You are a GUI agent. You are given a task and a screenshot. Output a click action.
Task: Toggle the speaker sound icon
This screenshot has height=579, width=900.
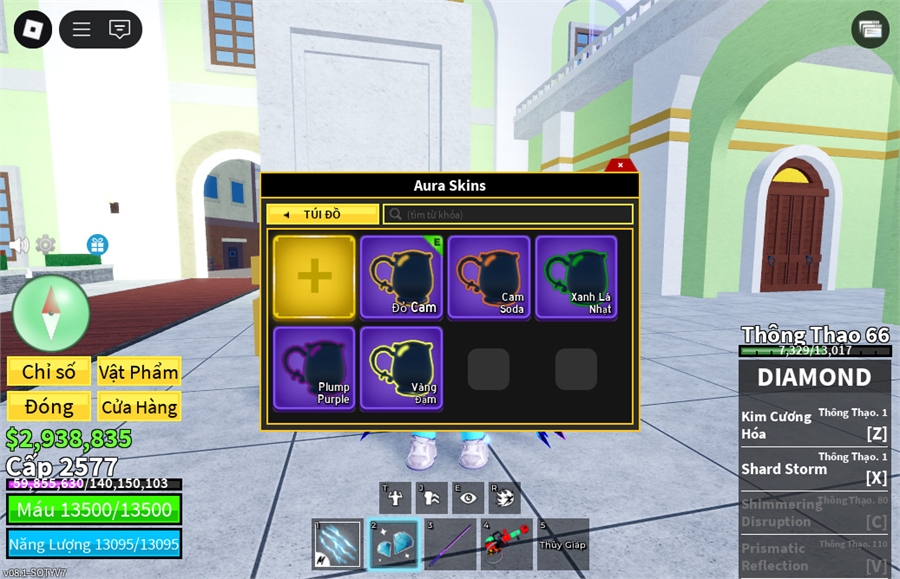point(19,245)
